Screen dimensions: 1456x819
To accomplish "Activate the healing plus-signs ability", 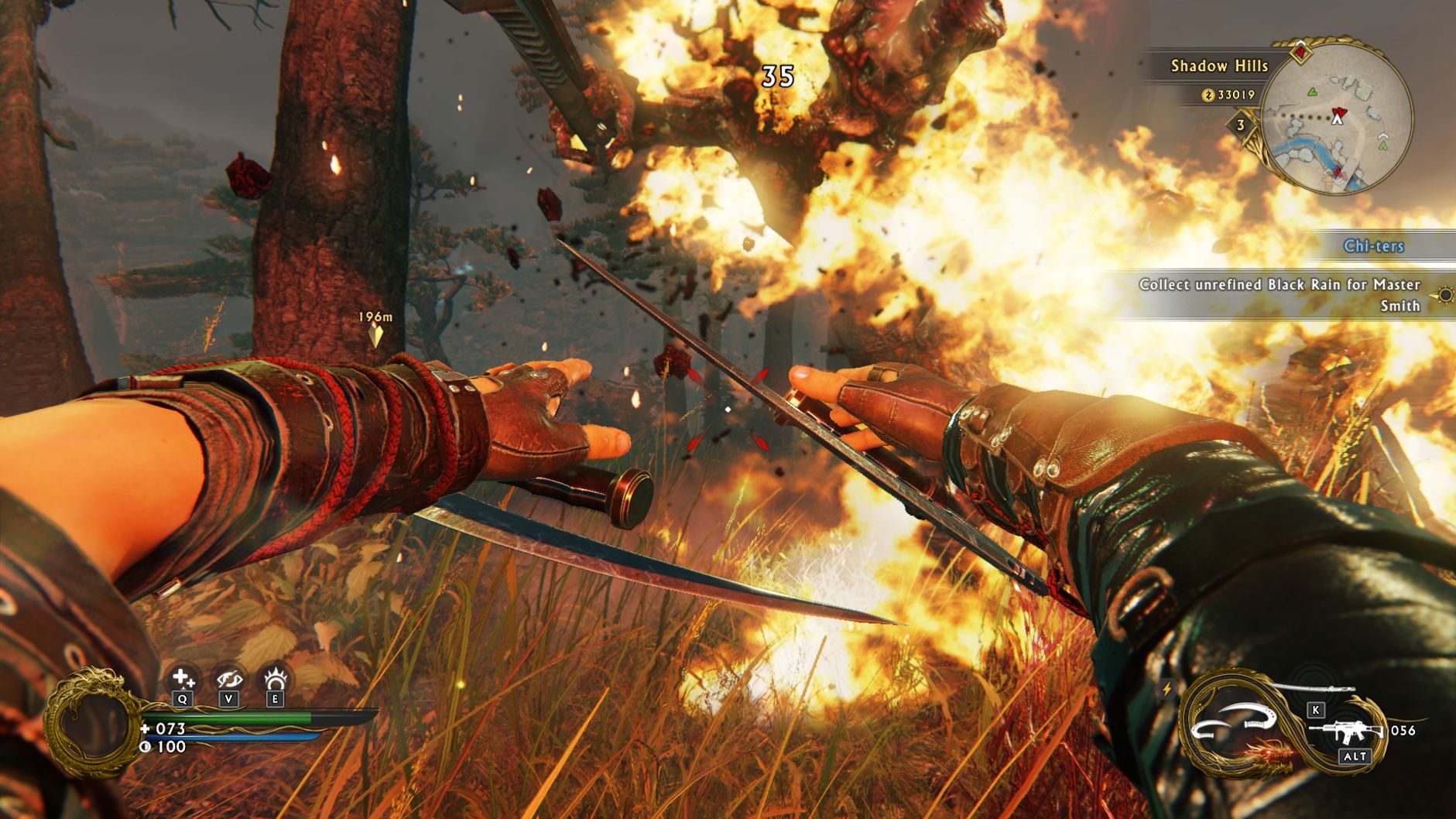I will (x=183, y=680).
